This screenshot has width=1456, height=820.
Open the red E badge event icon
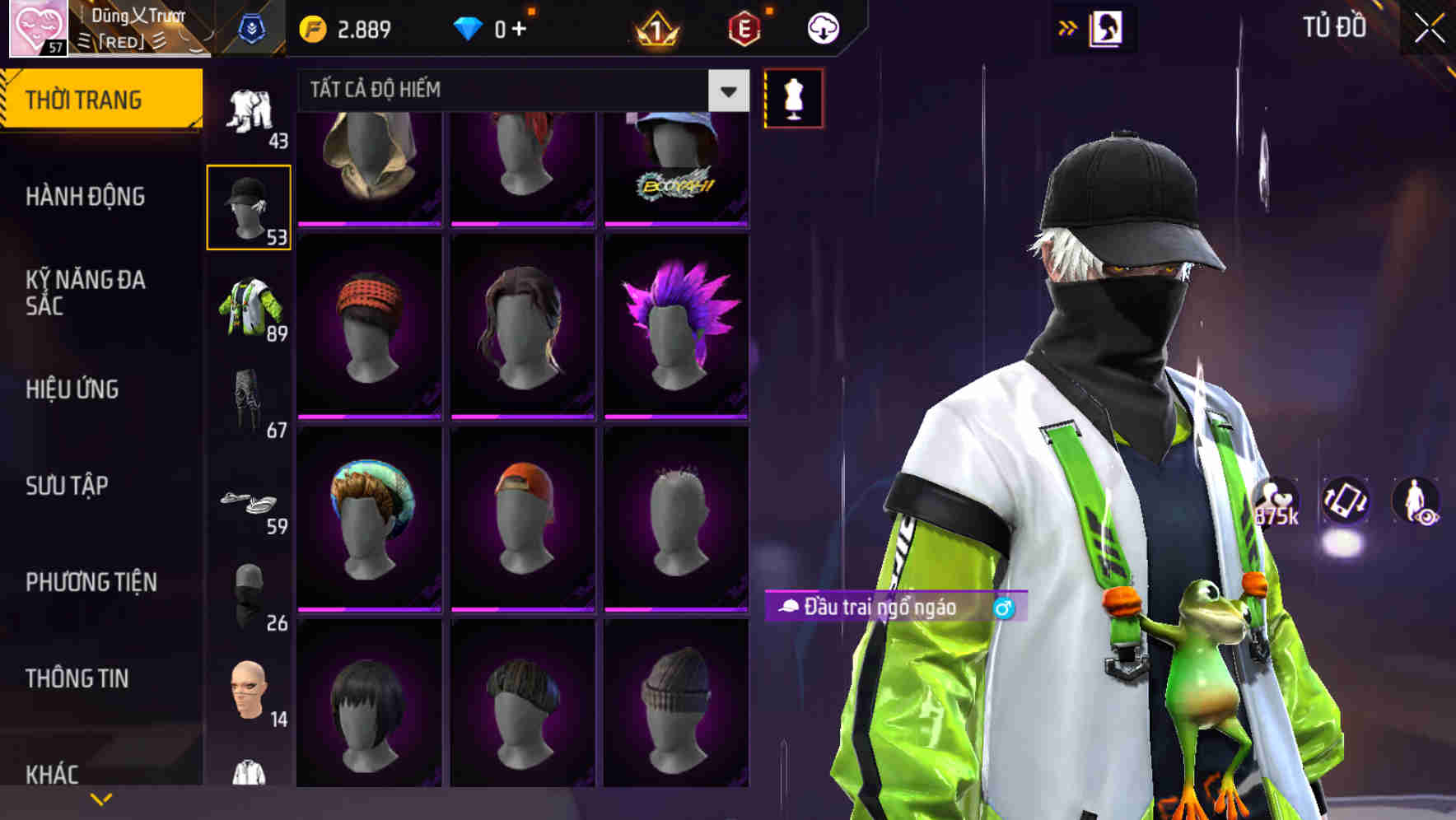[x=741, y=27]
